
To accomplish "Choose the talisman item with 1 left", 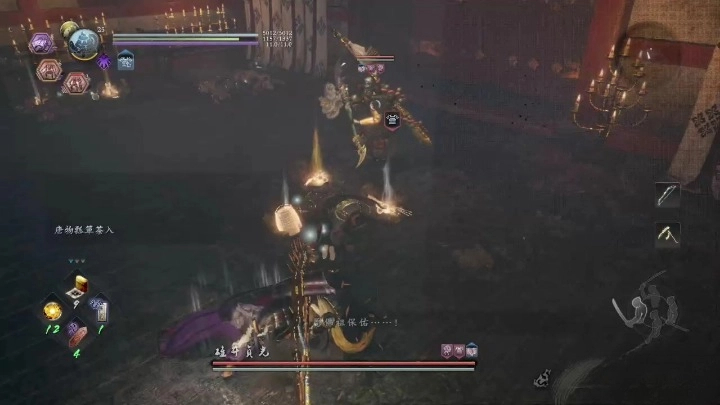I will 101,311.
